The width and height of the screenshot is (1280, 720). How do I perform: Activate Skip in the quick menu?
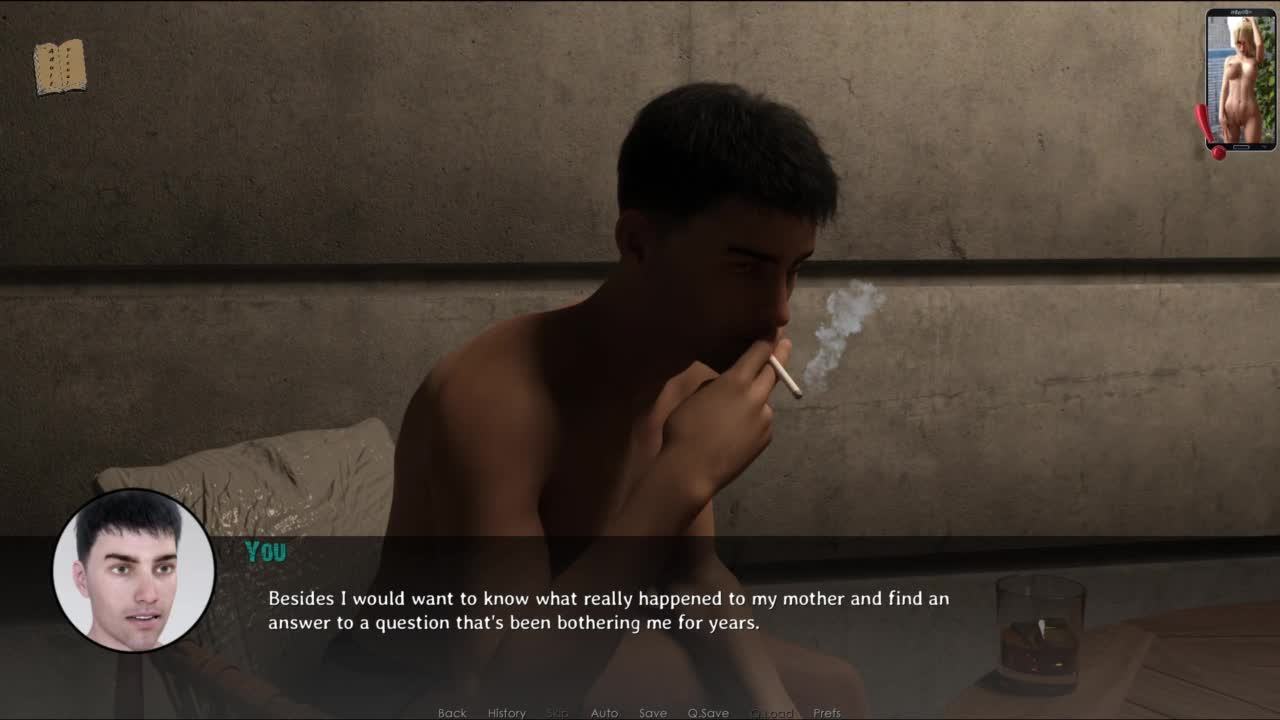click(557, 713)
